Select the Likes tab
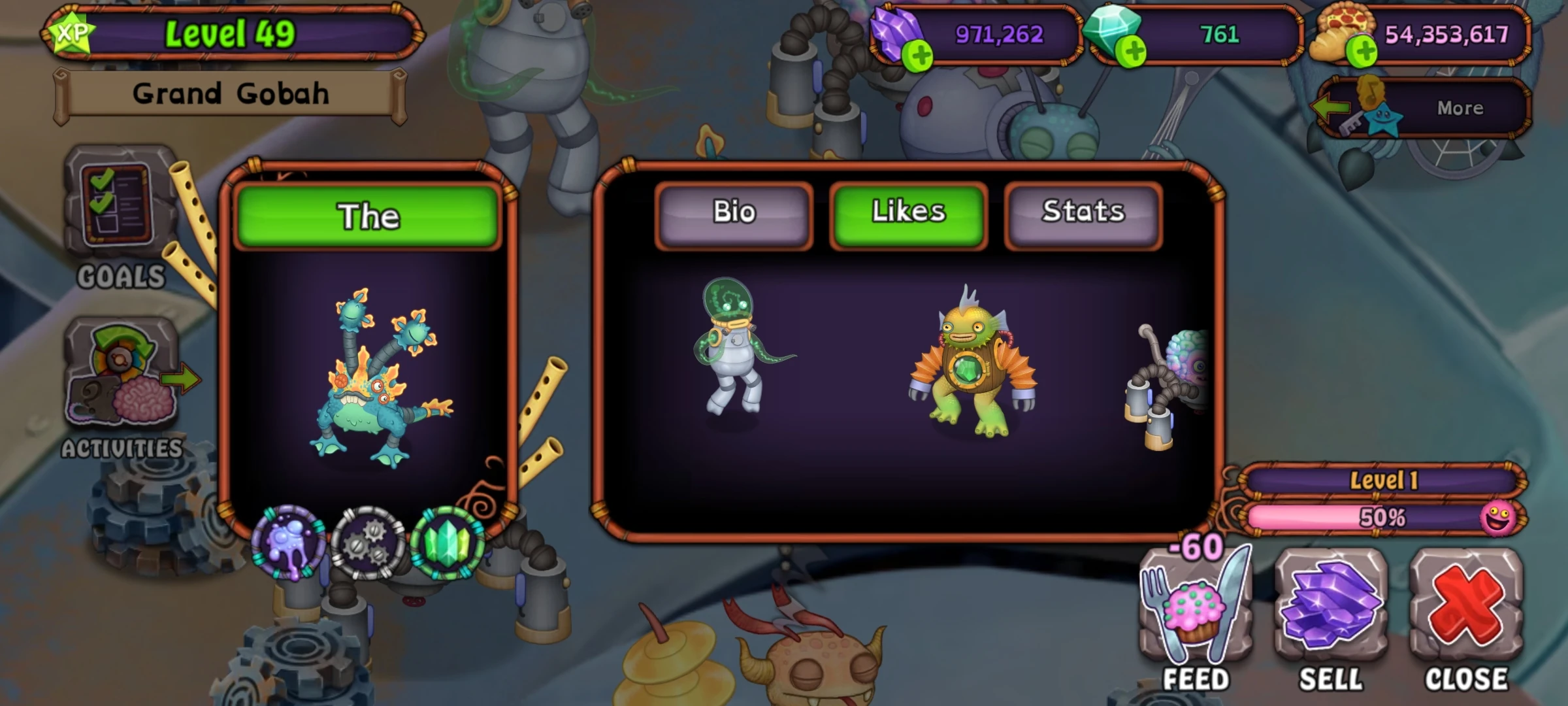The width and height of the screenshot is (1568, 706). [x=908, y=212]
